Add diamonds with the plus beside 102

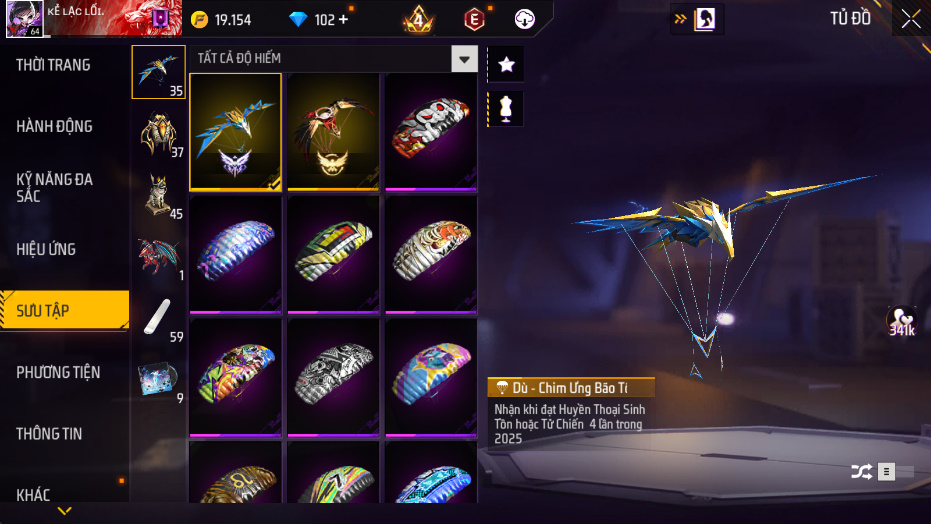(344, 20)
